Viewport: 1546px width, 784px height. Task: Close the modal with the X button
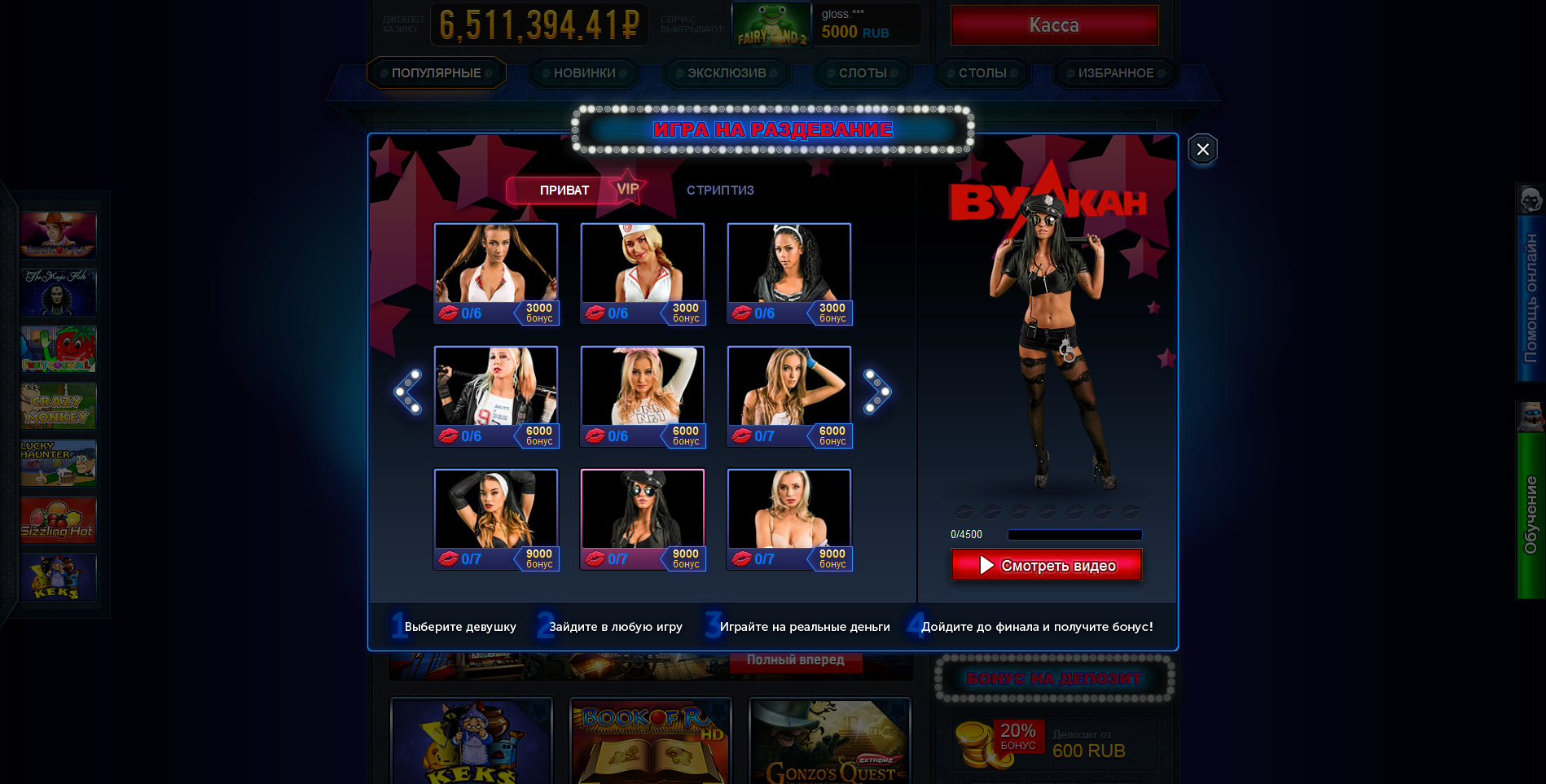1202,149
